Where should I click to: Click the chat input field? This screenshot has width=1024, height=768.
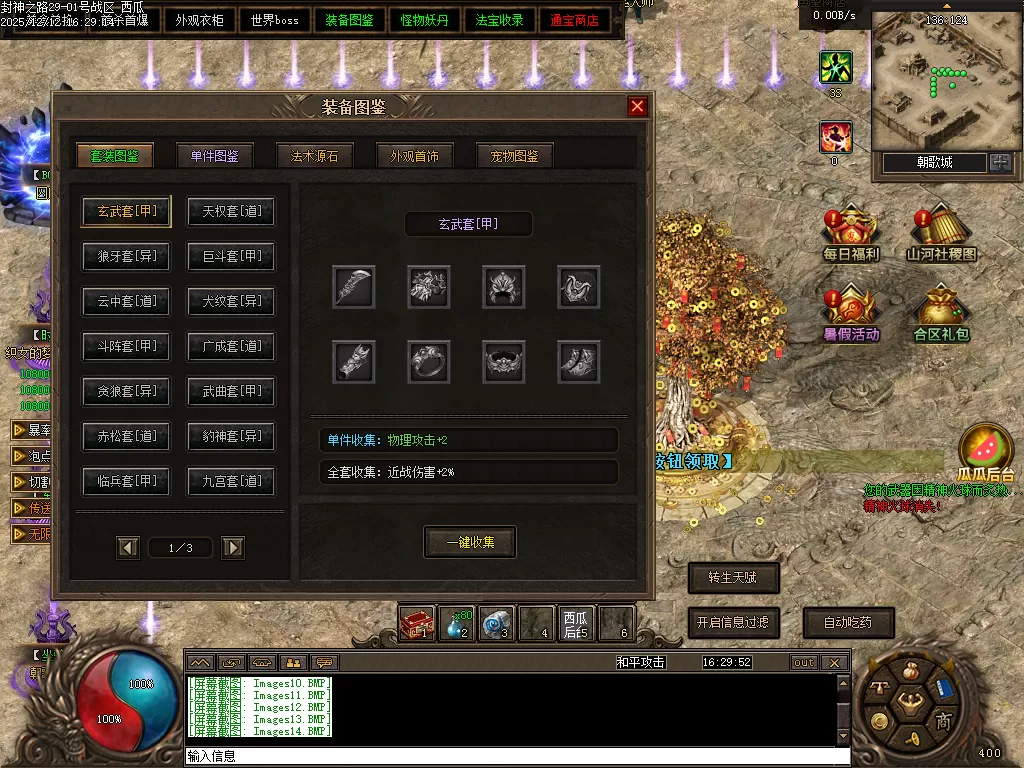[x=510, y=756]
